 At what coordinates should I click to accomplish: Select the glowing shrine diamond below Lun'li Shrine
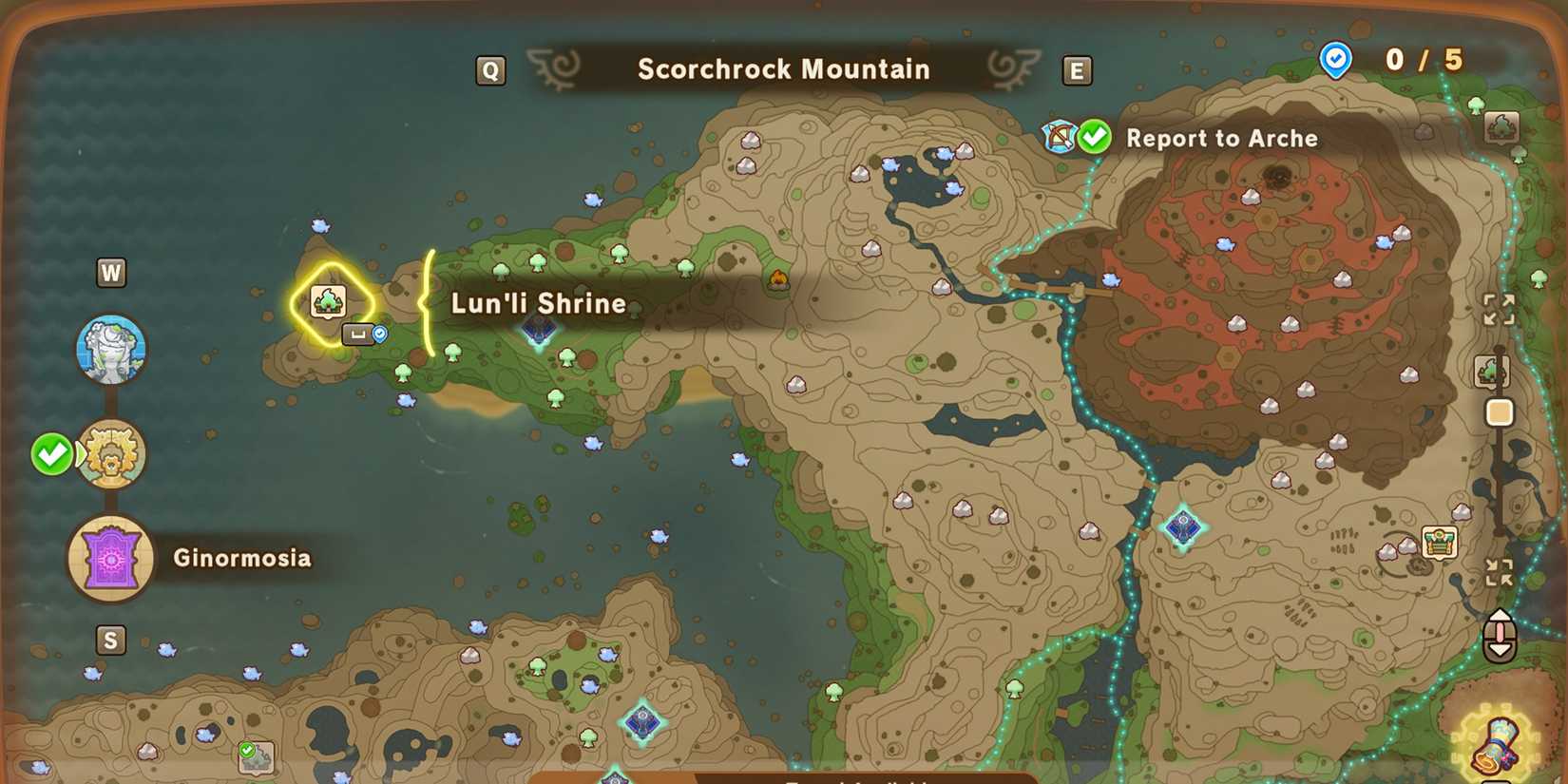click(539, 330)
